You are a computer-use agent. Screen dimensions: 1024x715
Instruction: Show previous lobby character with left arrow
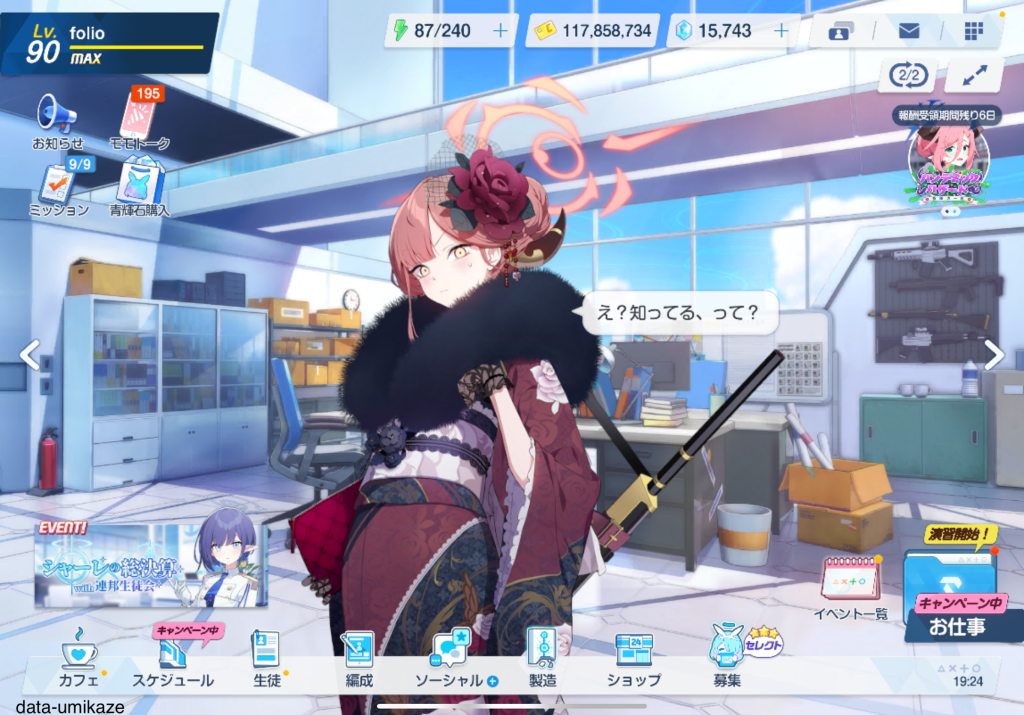pos(30,354)
